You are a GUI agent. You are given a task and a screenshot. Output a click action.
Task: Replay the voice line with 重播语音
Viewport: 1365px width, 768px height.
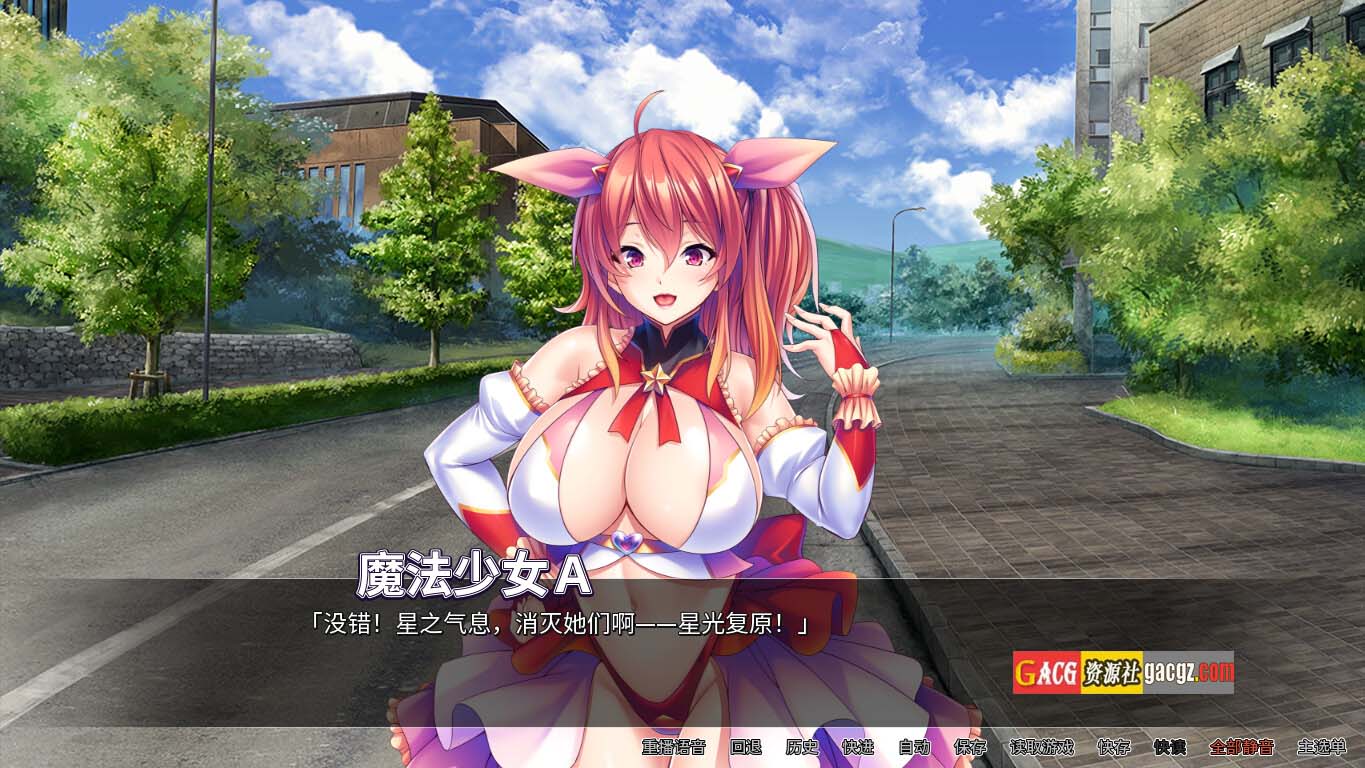(x=673, y=747)
